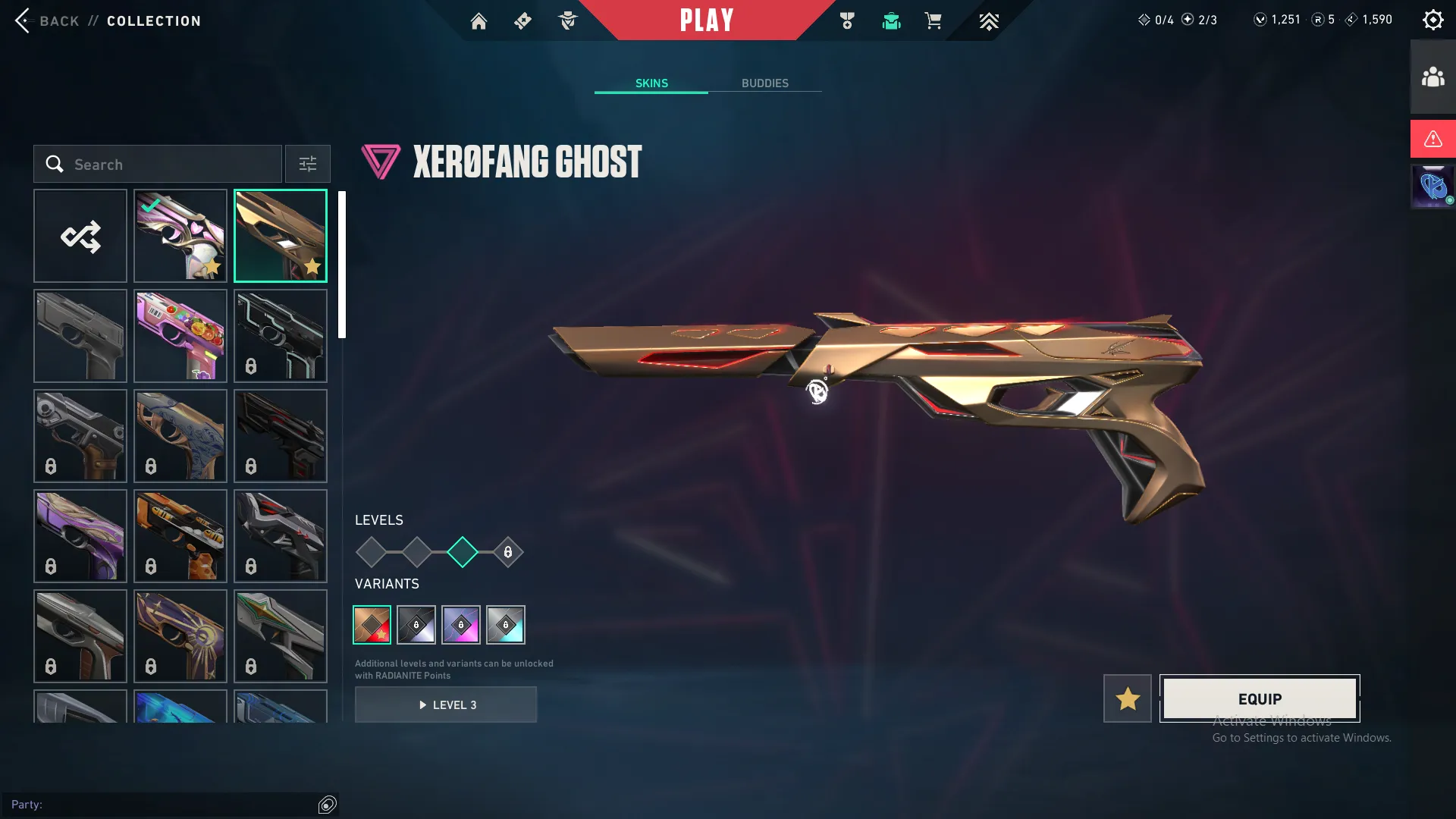Expand the LEVEL 3 upgrade panel
Image resolution: width=1456 pixels, height=819 pixels.
446,704
